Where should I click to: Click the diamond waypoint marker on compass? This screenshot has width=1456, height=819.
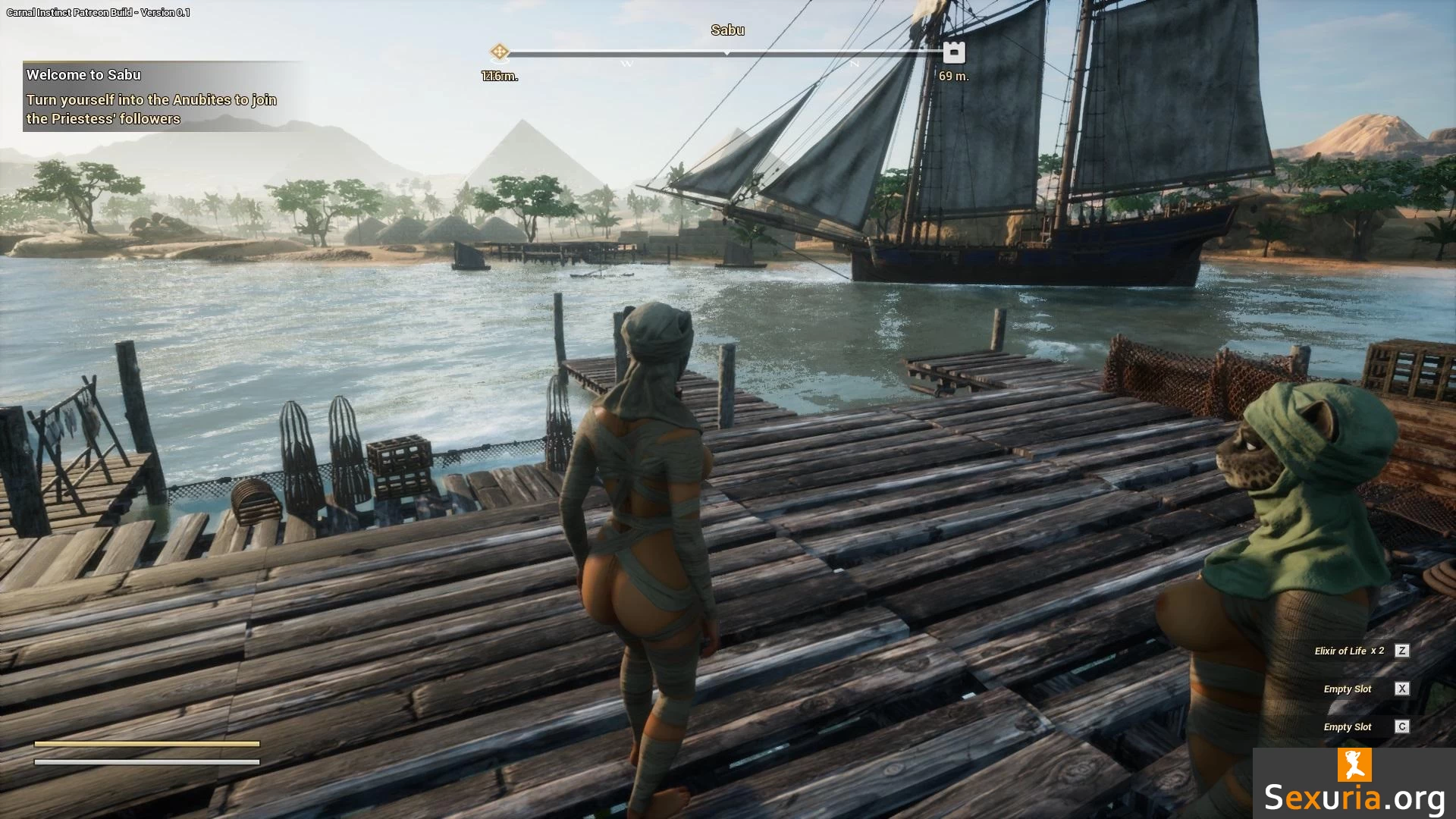[499, 52]
